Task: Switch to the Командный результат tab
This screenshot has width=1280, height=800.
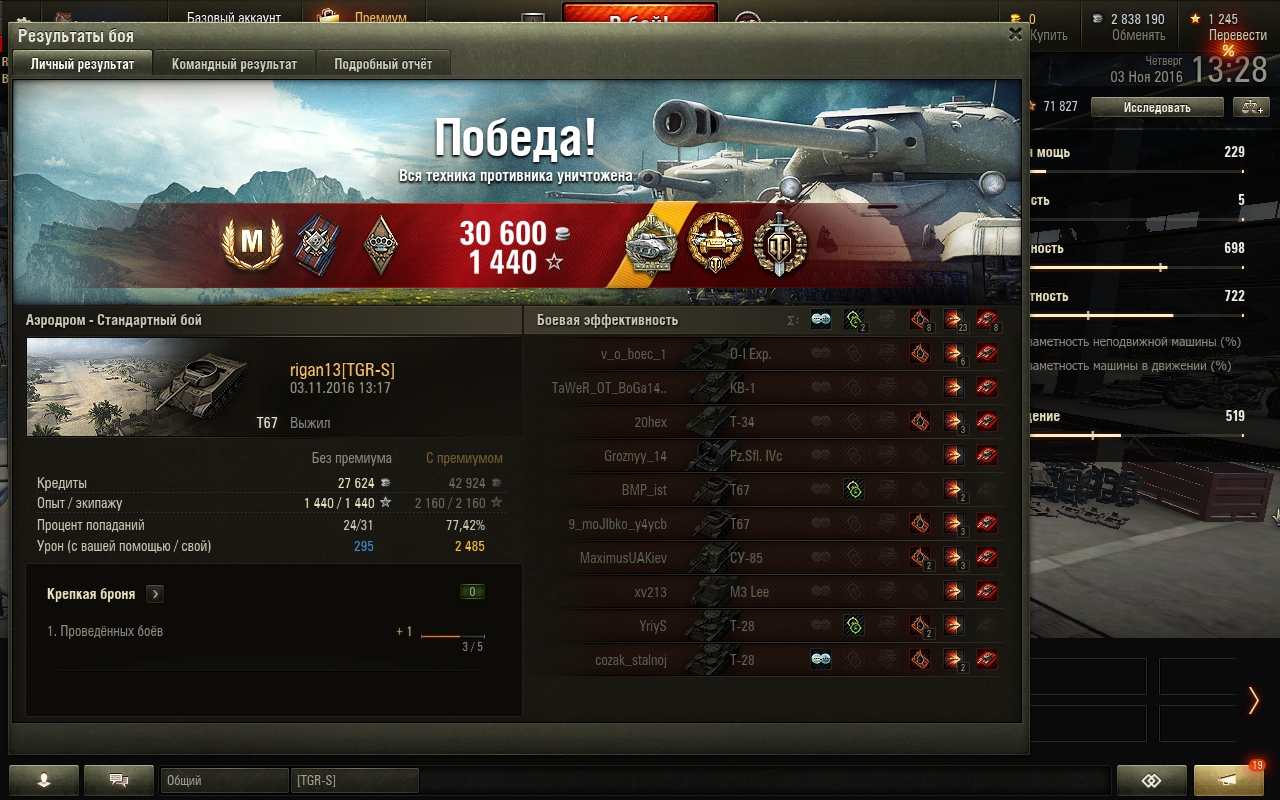Action: [234, 64]
